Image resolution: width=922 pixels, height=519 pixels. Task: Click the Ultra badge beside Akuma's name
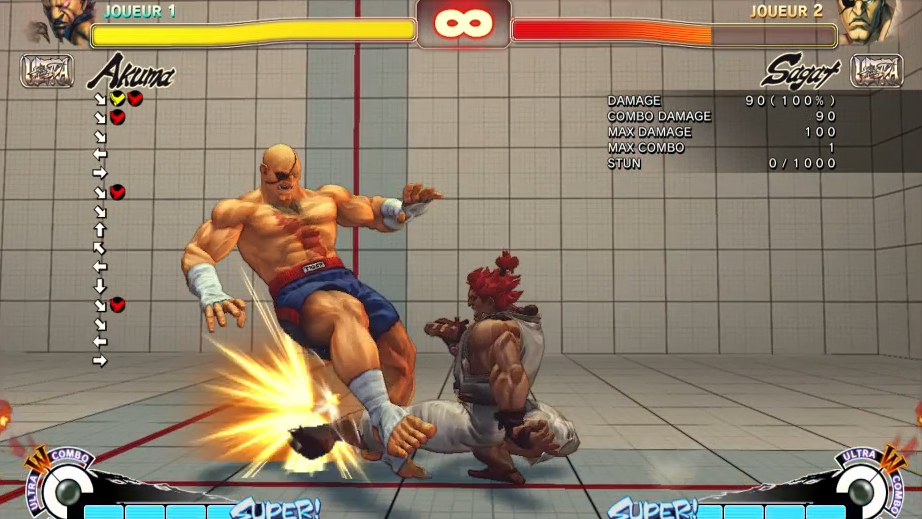46,71
